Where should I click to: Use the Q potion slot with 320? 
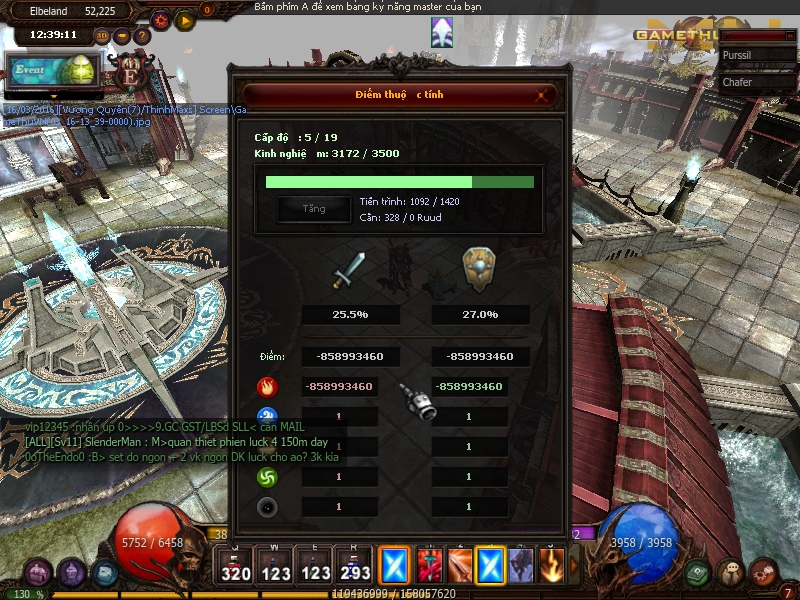click(236, 565)
